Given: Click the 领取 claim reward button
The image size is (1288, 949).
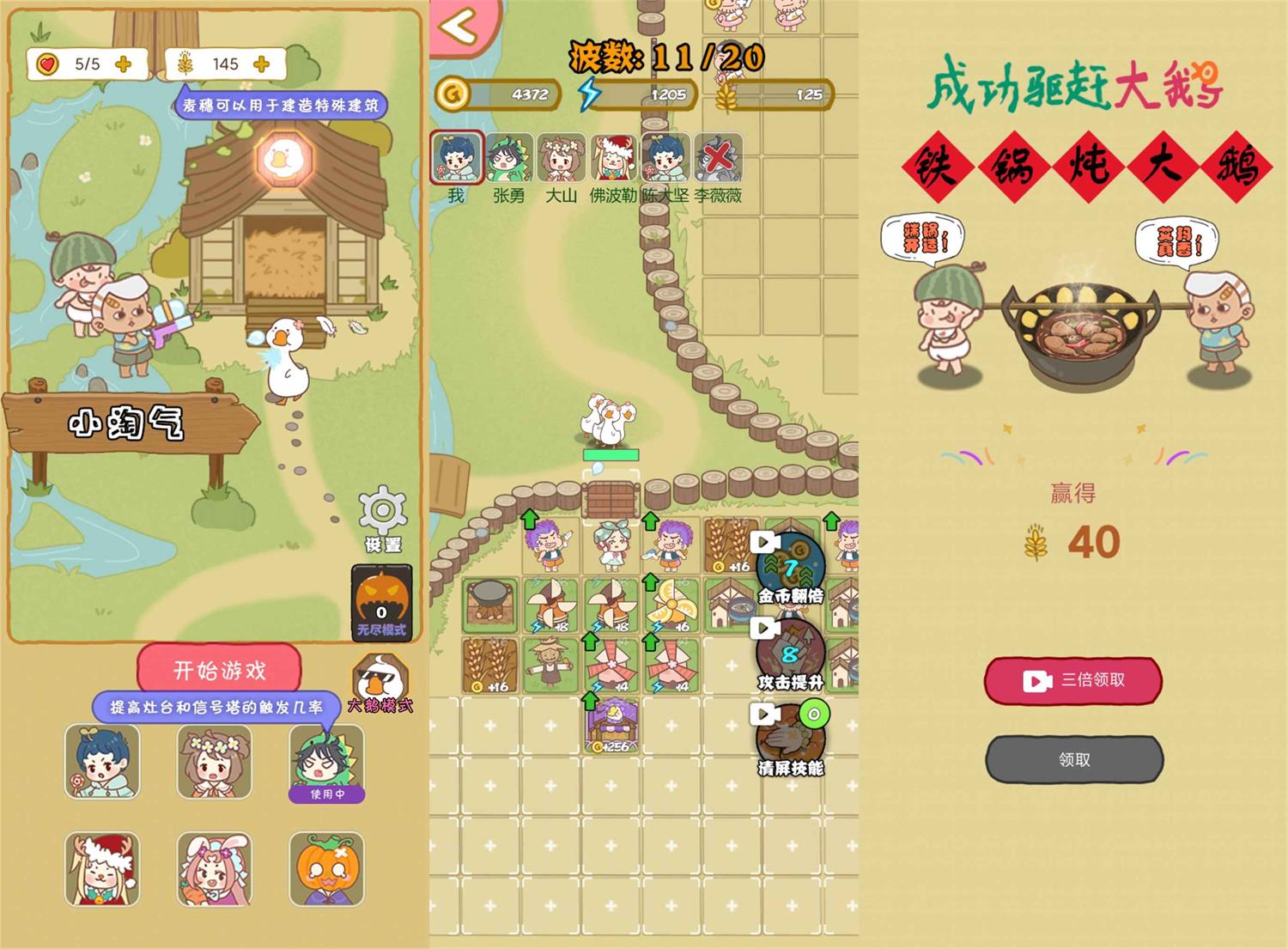Looking at the screenshot, I should point(1072,759).
